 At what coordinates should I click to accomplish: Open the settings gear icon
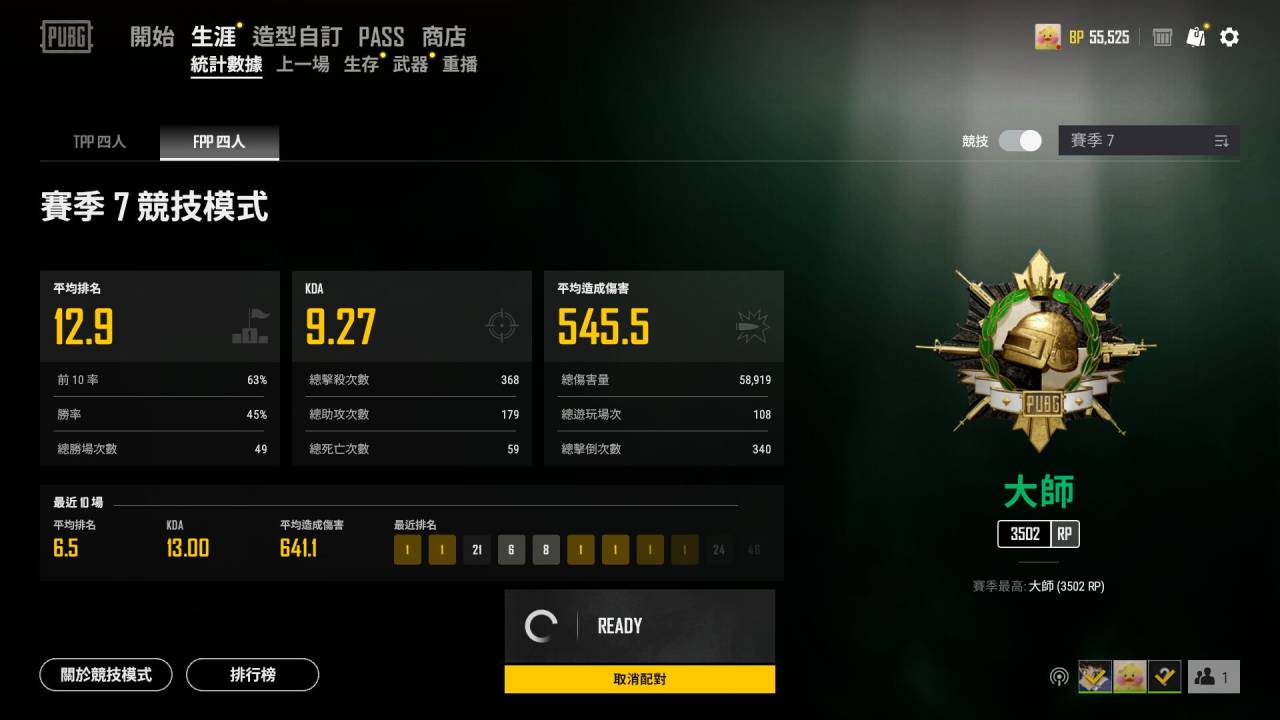(1230, 37)
